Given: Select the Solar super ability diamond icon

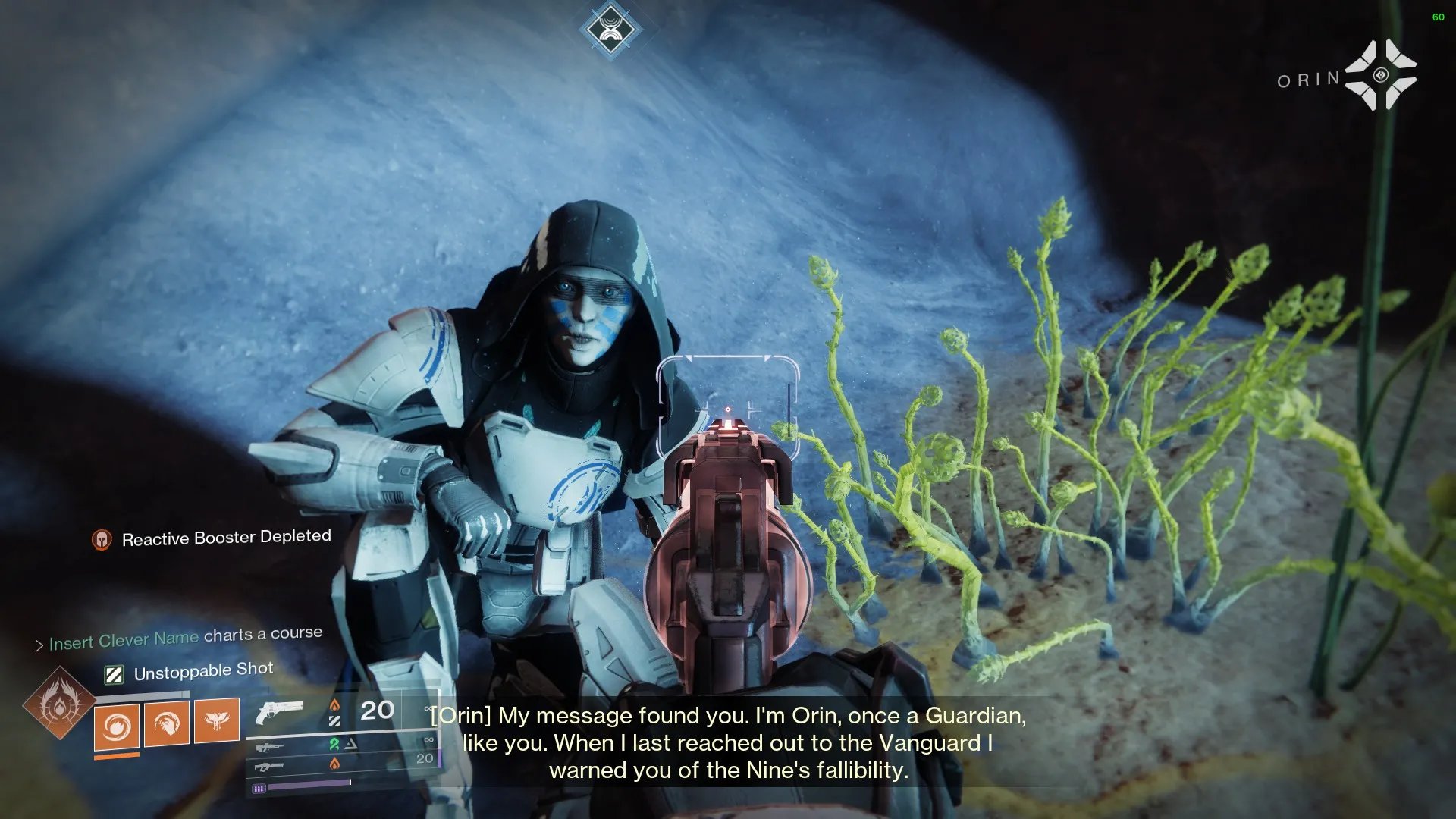Looking at the screenshot, I should [59, 704].
